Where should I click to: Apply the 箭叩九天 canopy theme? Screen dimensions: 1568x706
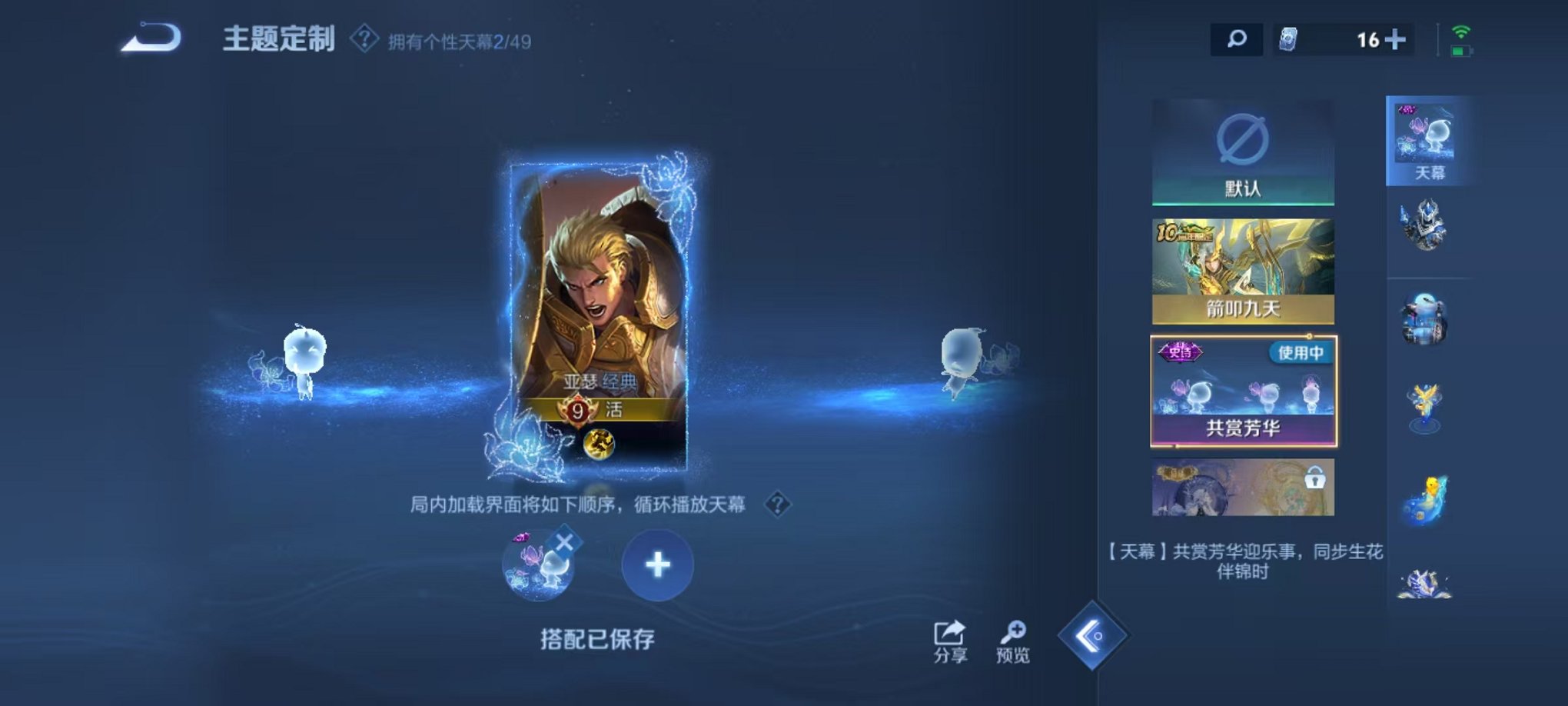[1243, 269]
